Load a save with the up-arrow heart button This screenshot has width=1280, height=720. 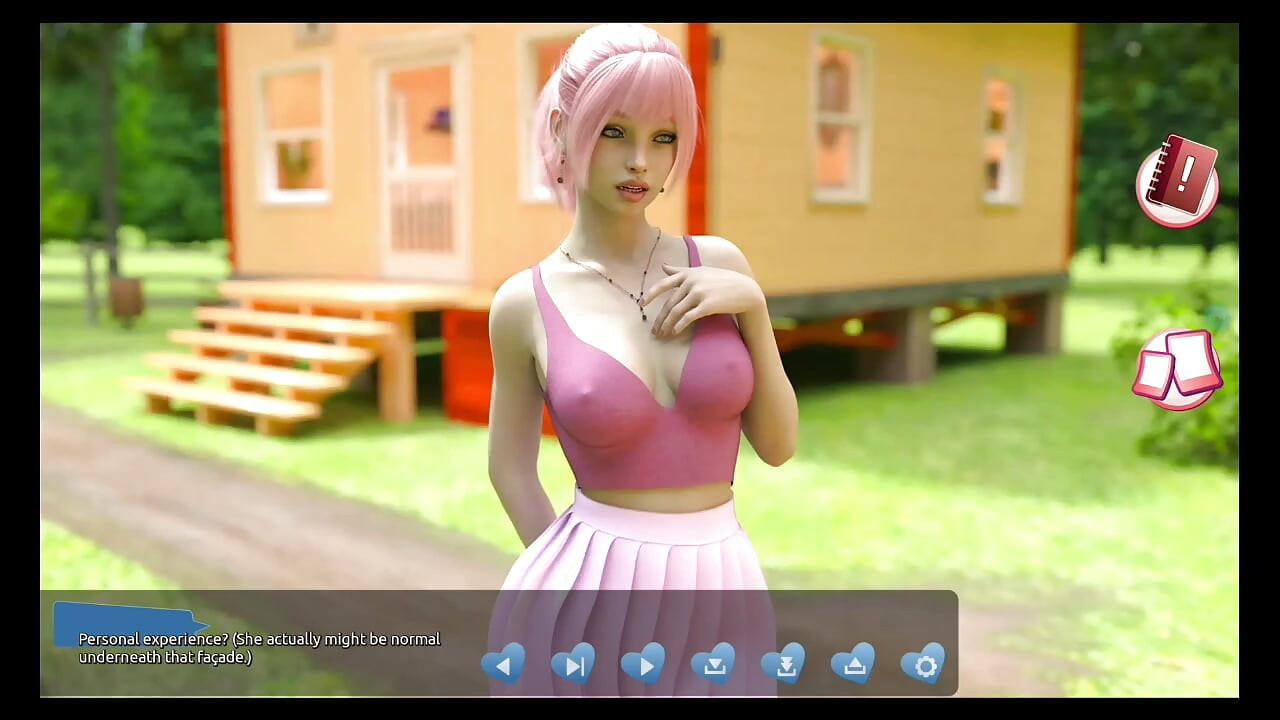coord(853,664)
